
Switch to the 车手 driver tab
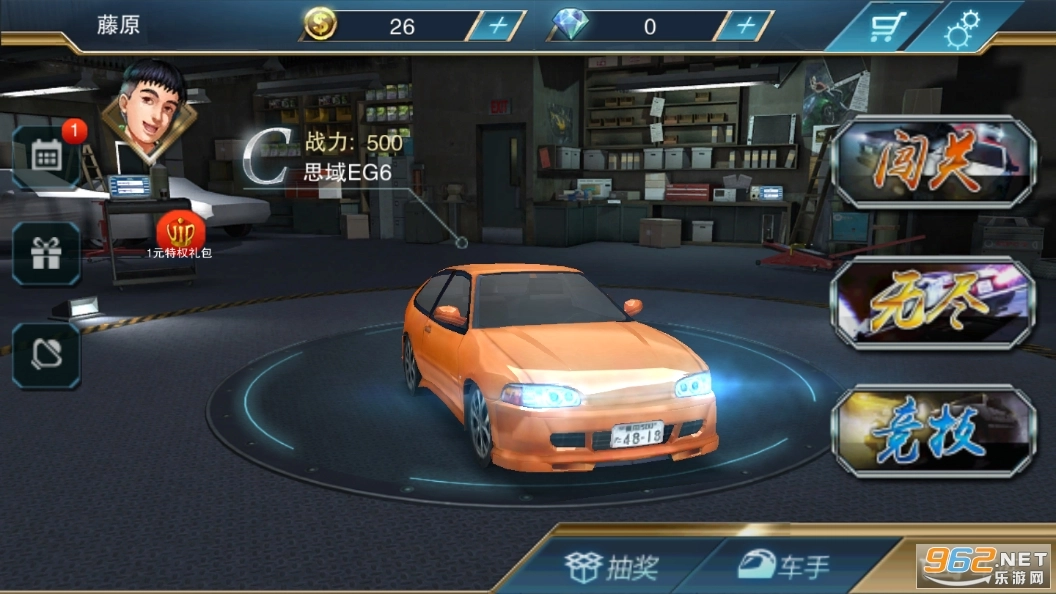click(785, 568)
